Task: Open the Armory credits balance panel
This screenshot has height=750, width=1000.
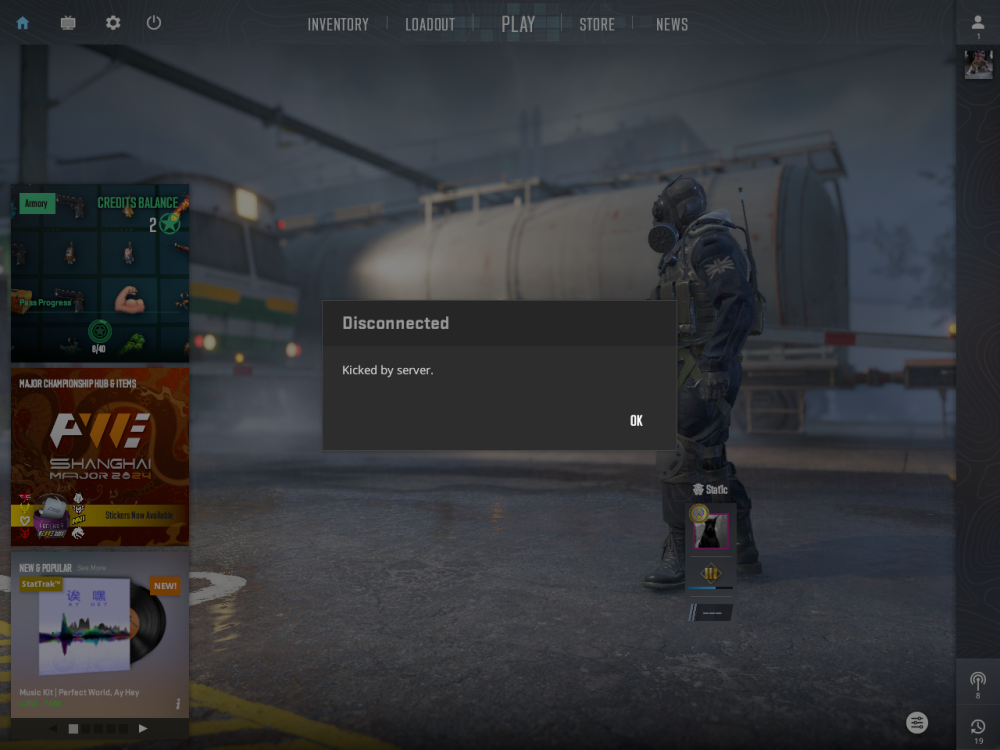Action: click(100, 273)
